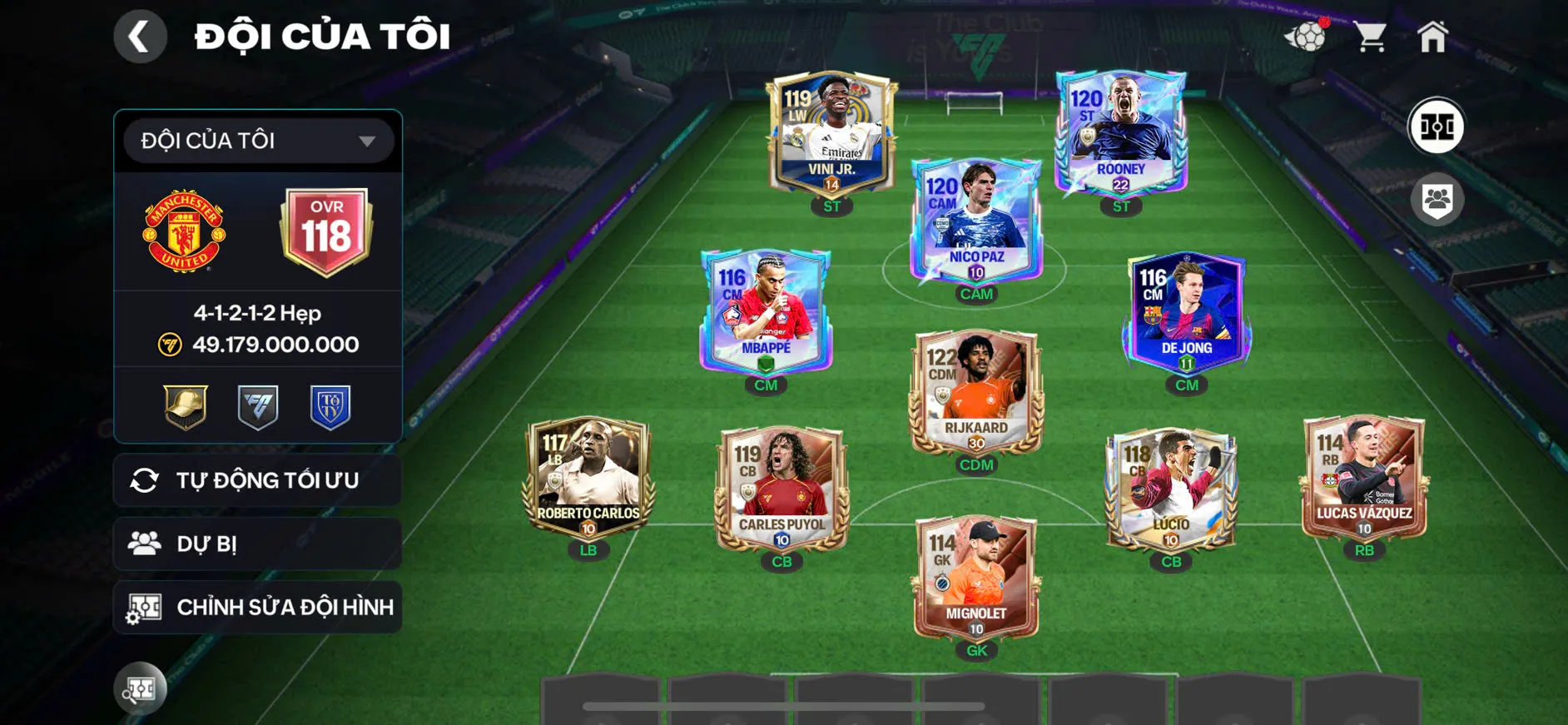
Task: Open the tactics magnifier tool at bottom left
Action: pos(141,688)
